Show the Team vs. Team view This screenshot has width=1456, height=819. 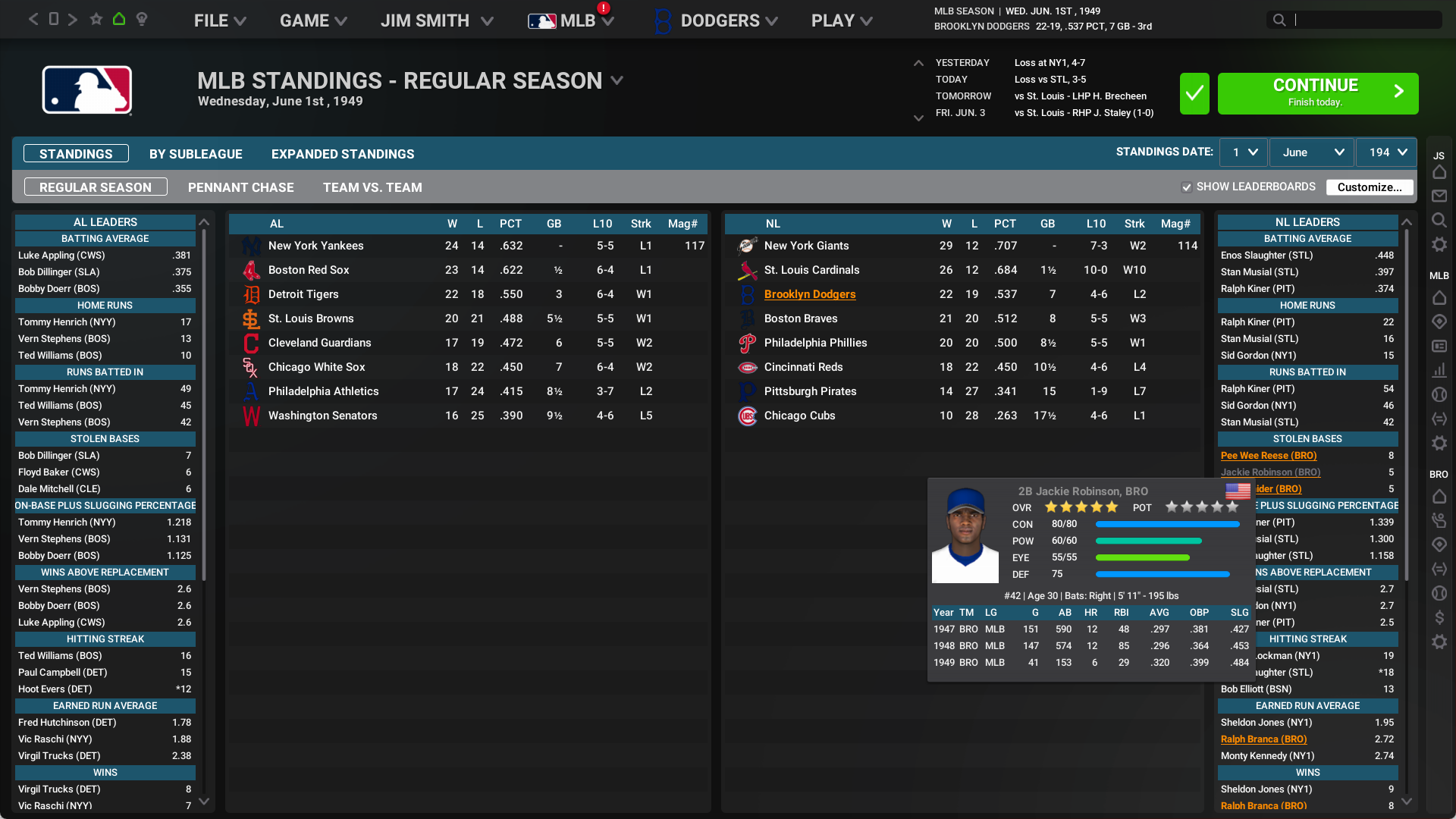pyautogui.click(x=372, y=187)
